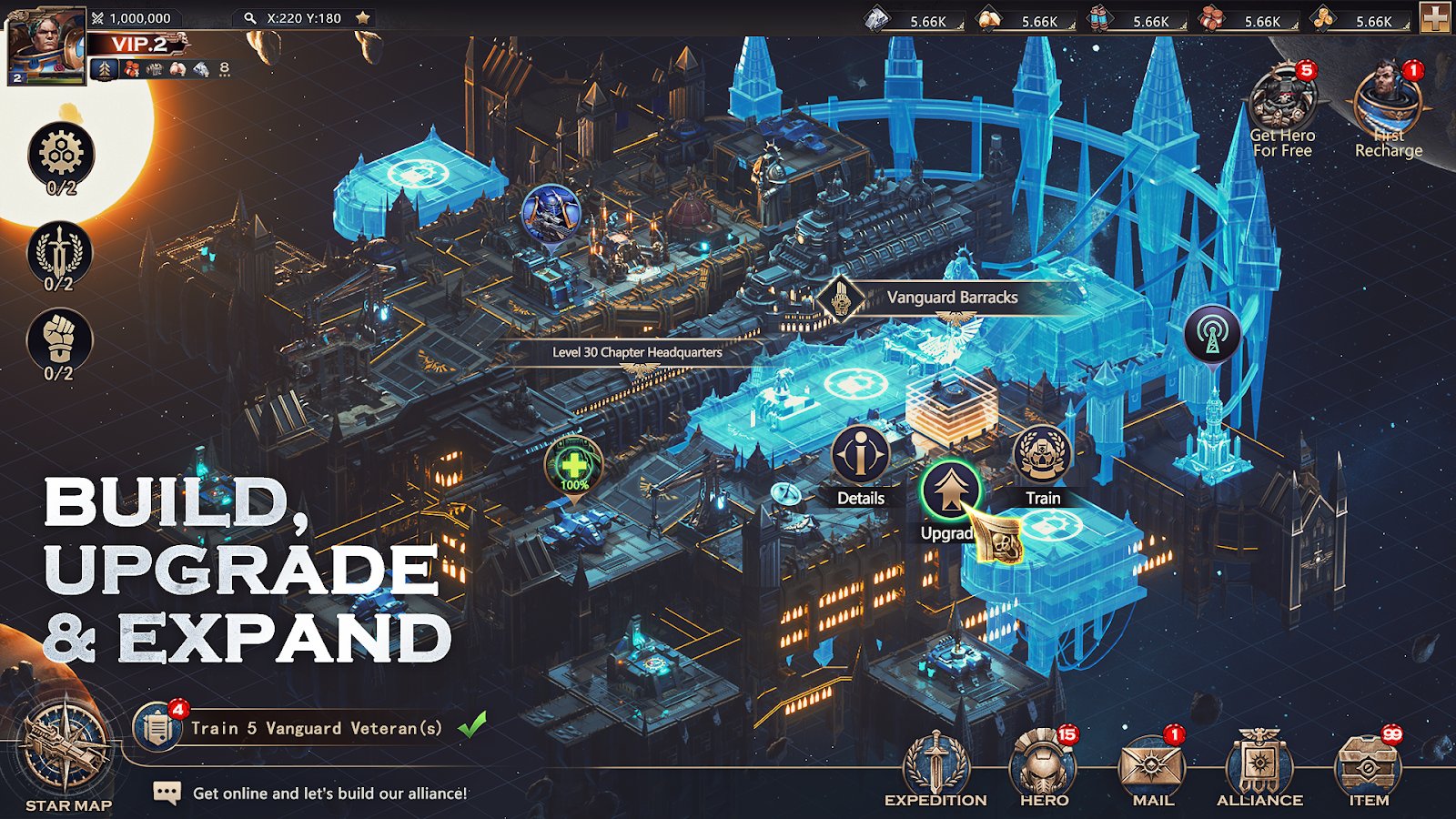The width and height of the screenshot is (1456, 819).
Task: Select the Details icon for Vanguard Barracks
Action: tap(861, 455)
